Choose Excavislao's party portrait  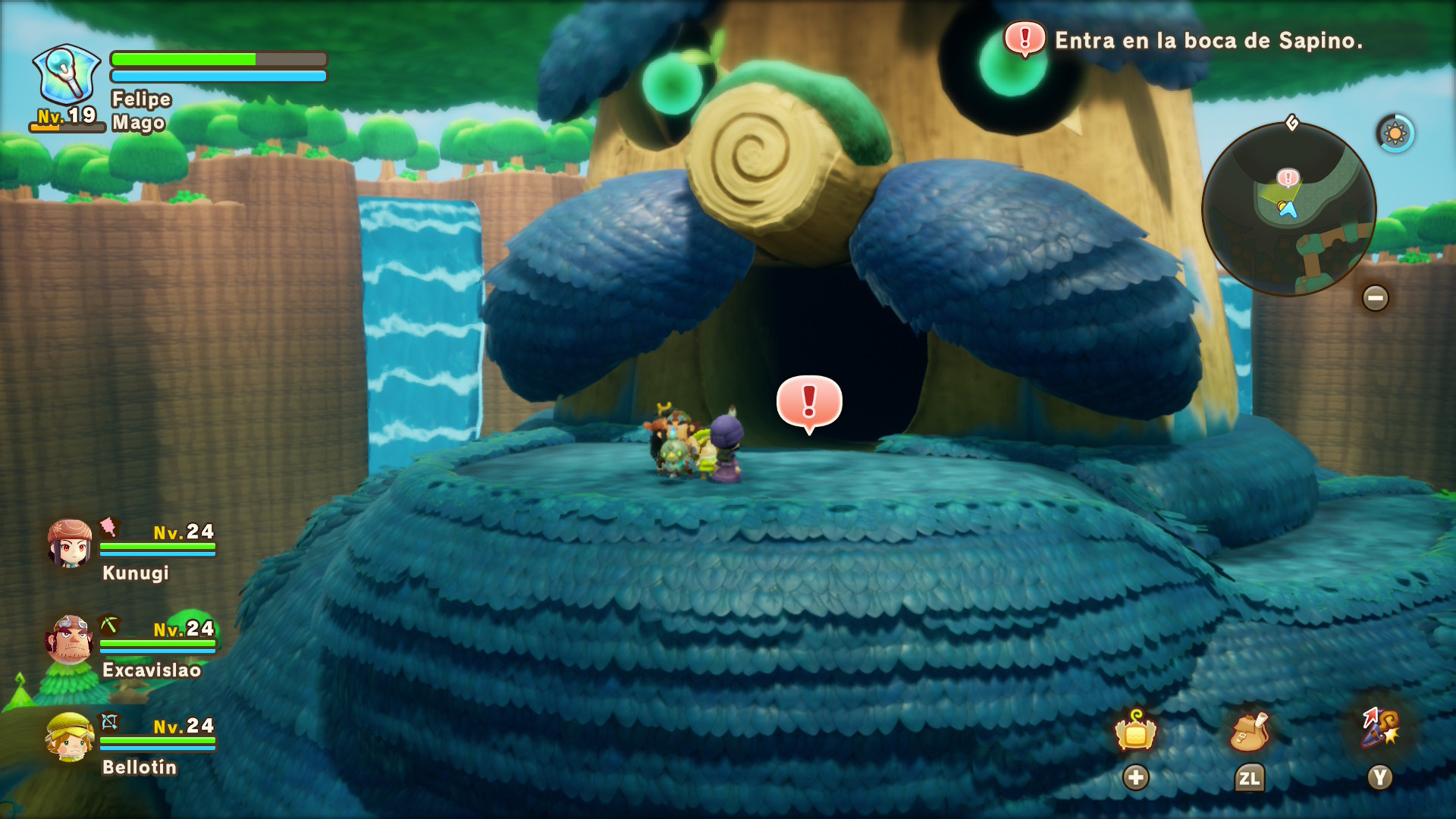click(70, 641)
